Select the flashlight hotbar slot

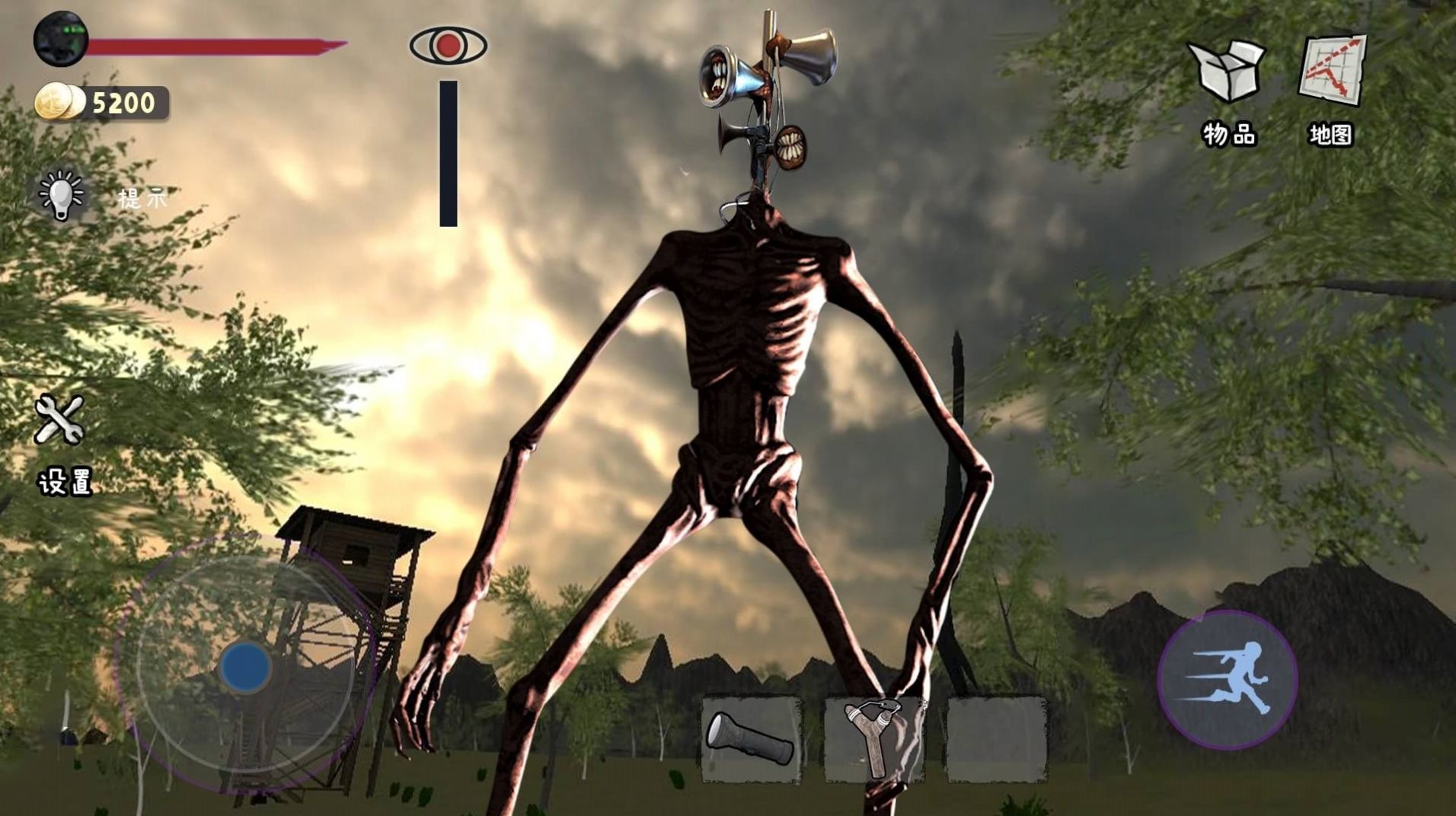pyautogui.click(x=751, y=740)
